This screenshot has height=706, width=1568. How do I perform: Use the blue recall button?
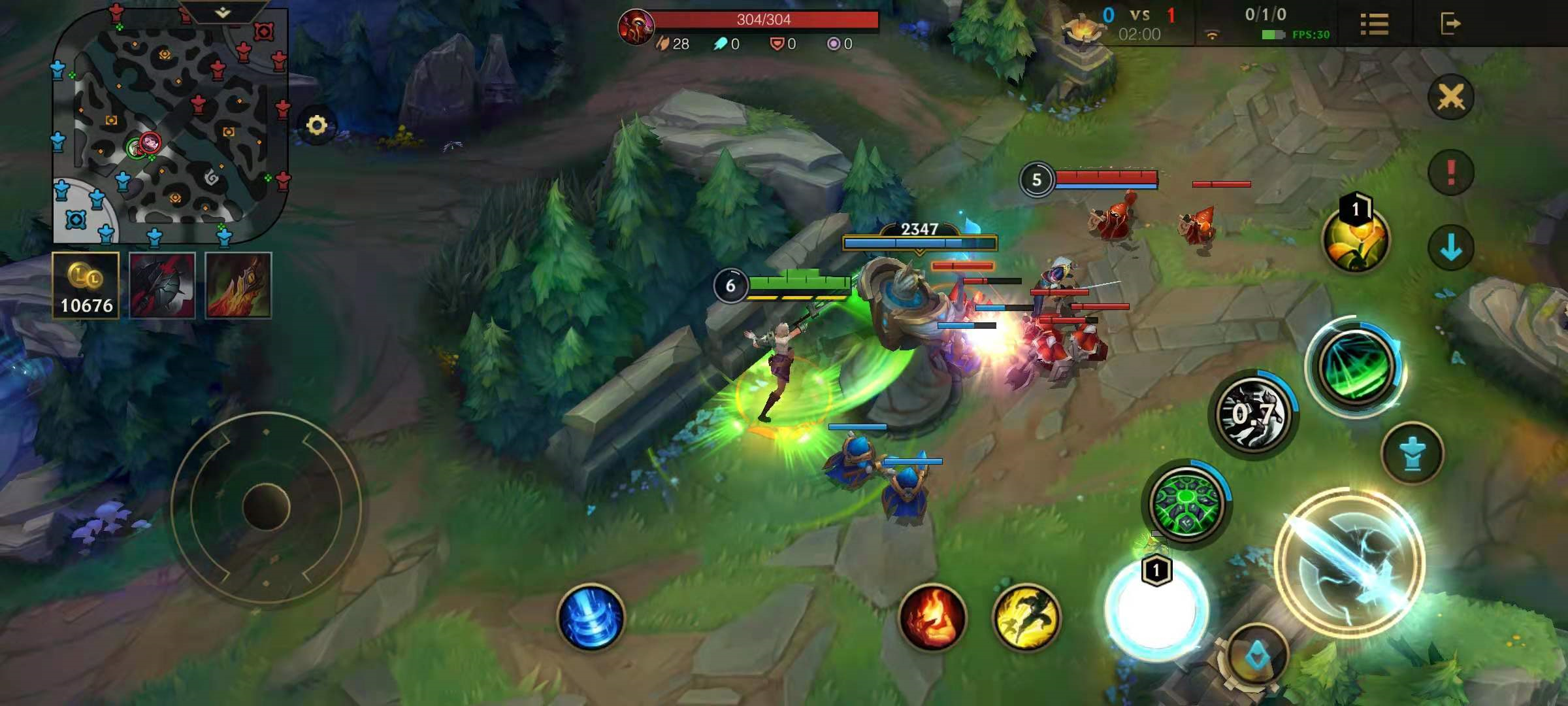click(591, 617)
